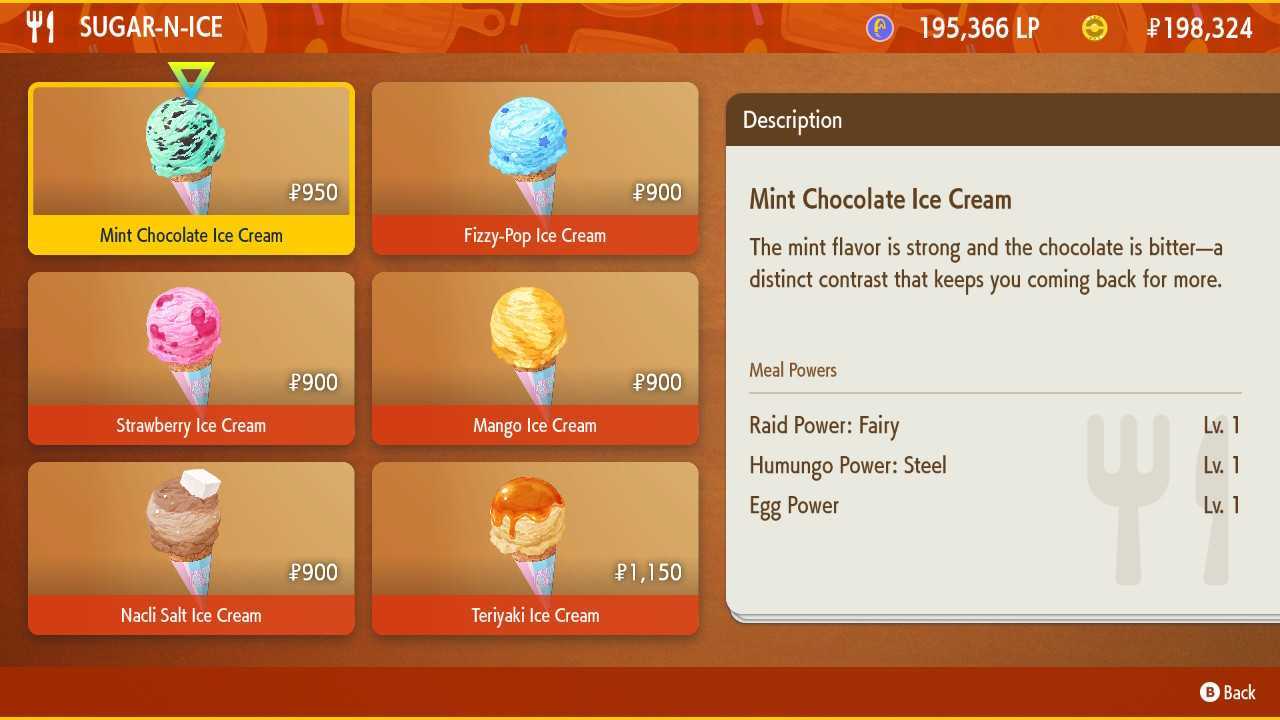Click the gold Pokédollar coin icon

click(1095, 27)
